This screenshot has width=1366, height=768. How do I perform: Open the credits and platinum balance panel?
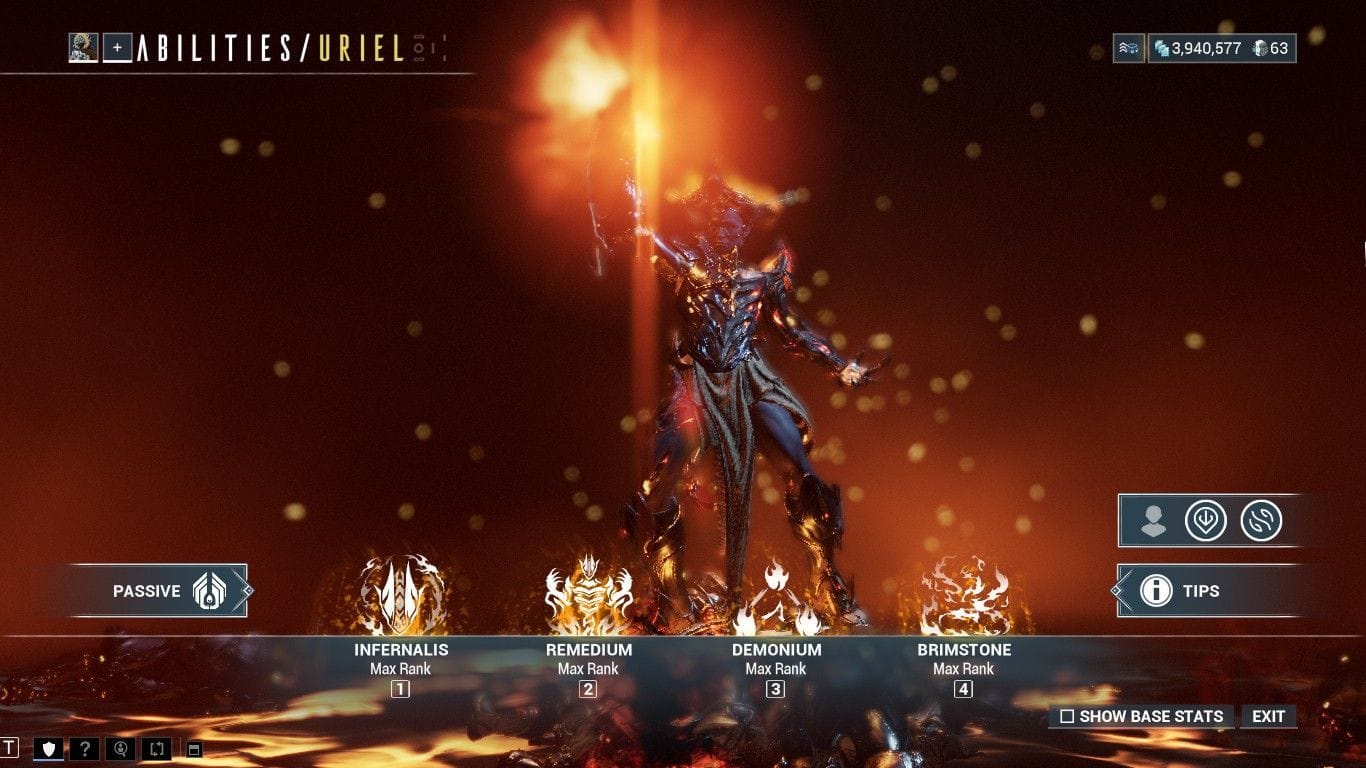(1221, 48)
